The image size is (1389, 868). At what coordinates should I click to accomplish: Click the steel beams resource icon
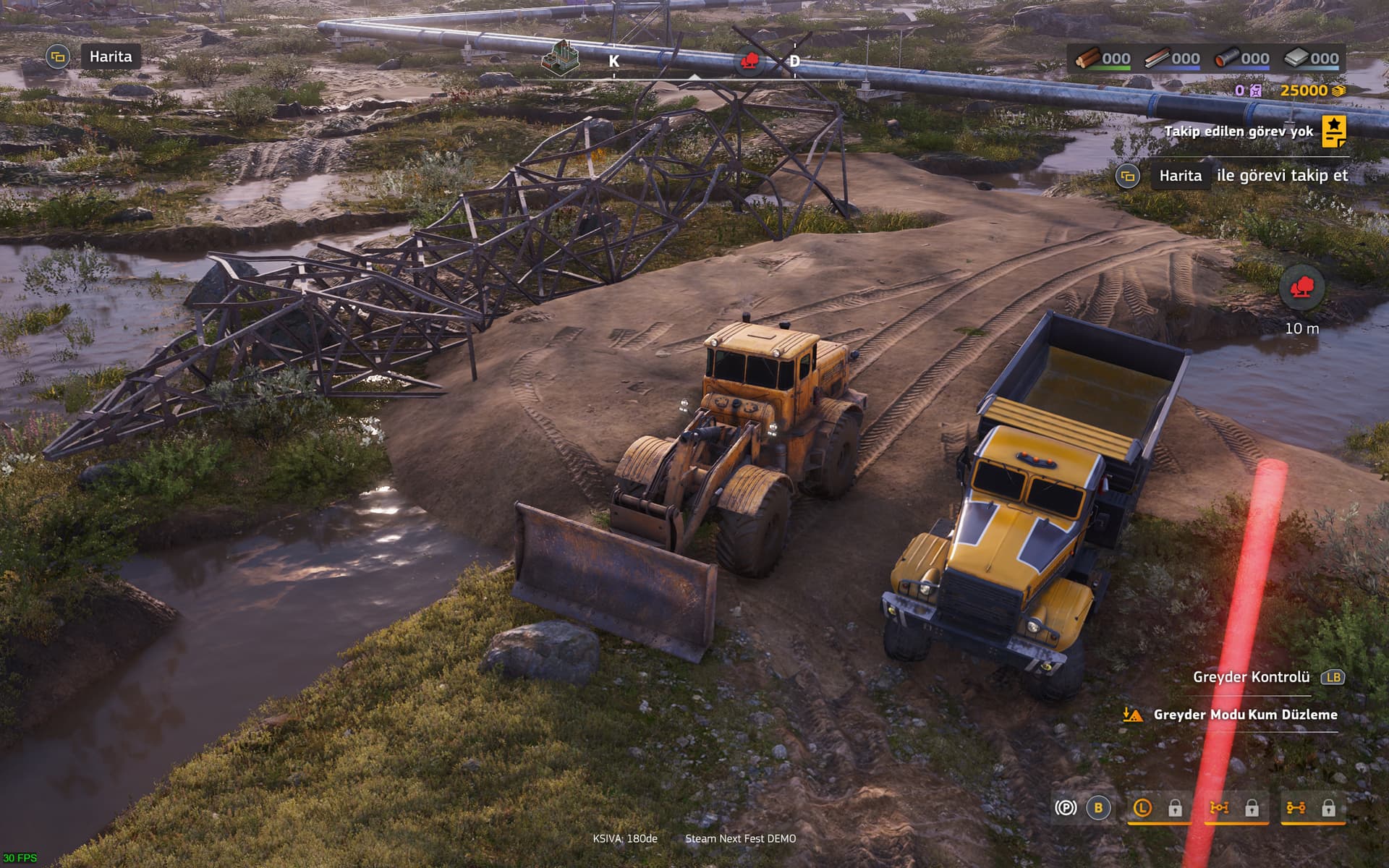[x=1157, y=58]
